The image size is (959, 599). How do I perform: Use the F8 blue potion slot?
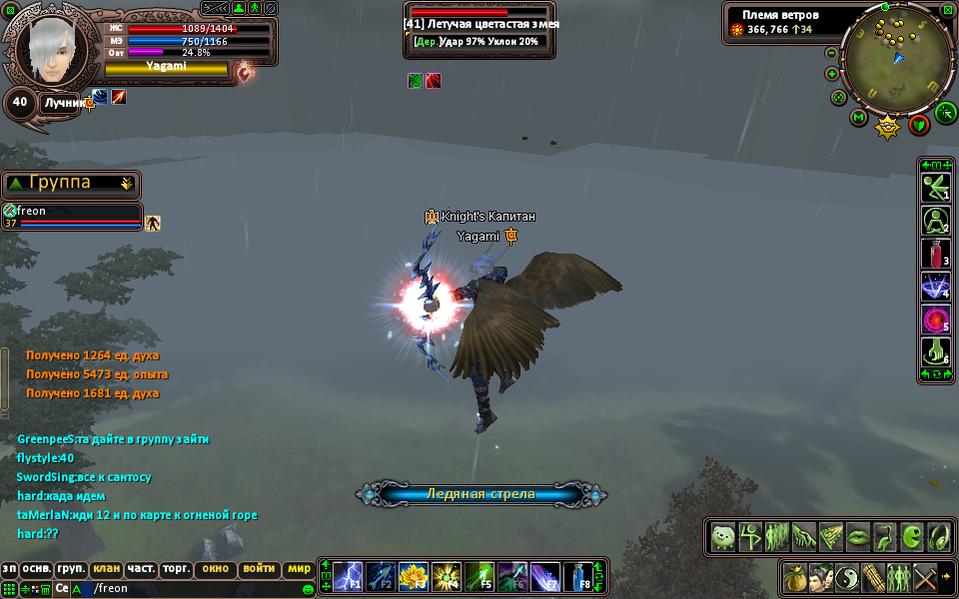click(x=579, y=576)
